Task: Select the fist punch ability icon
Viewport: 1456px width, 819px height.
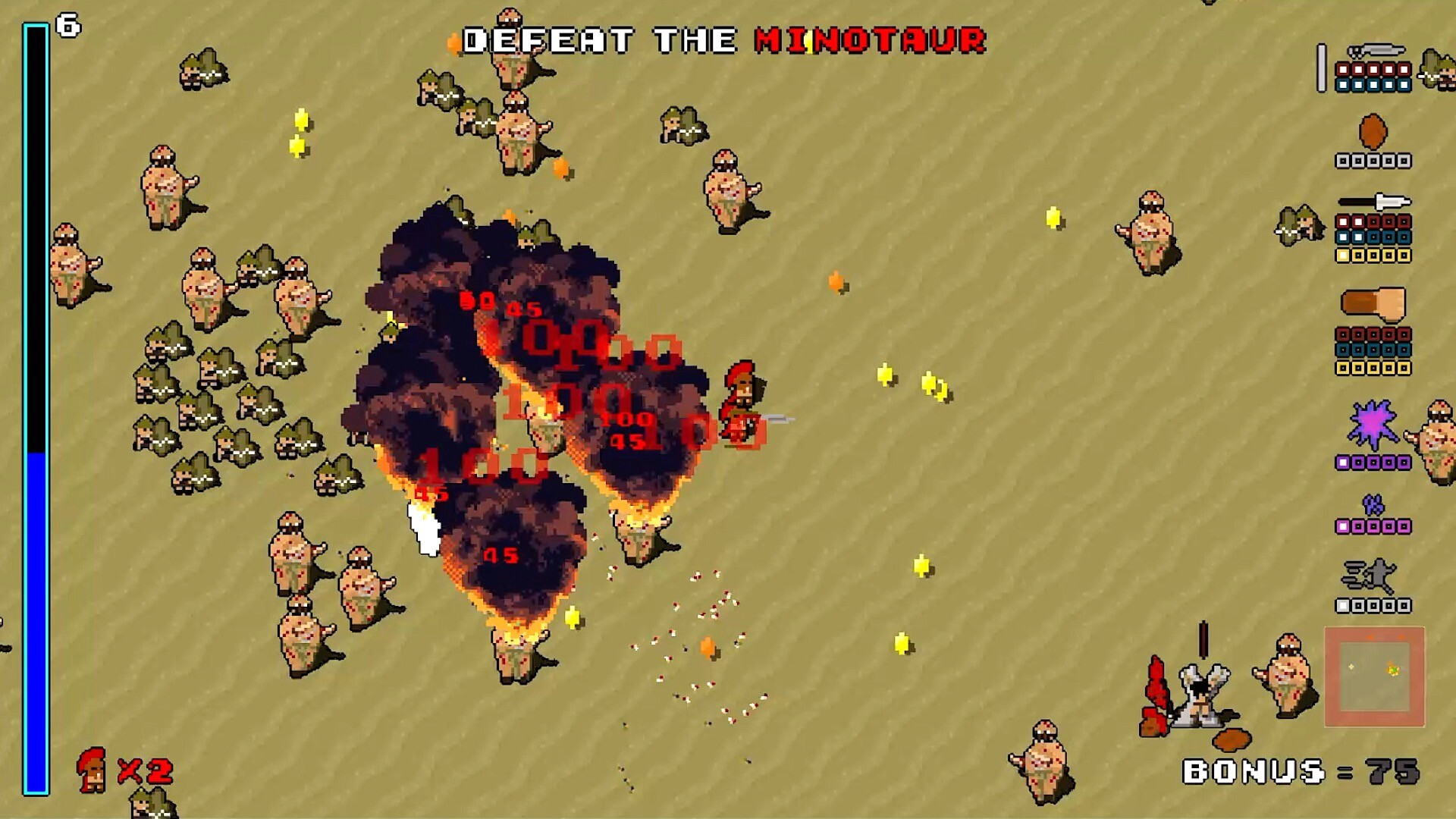Action: (x=1373, y=304)
